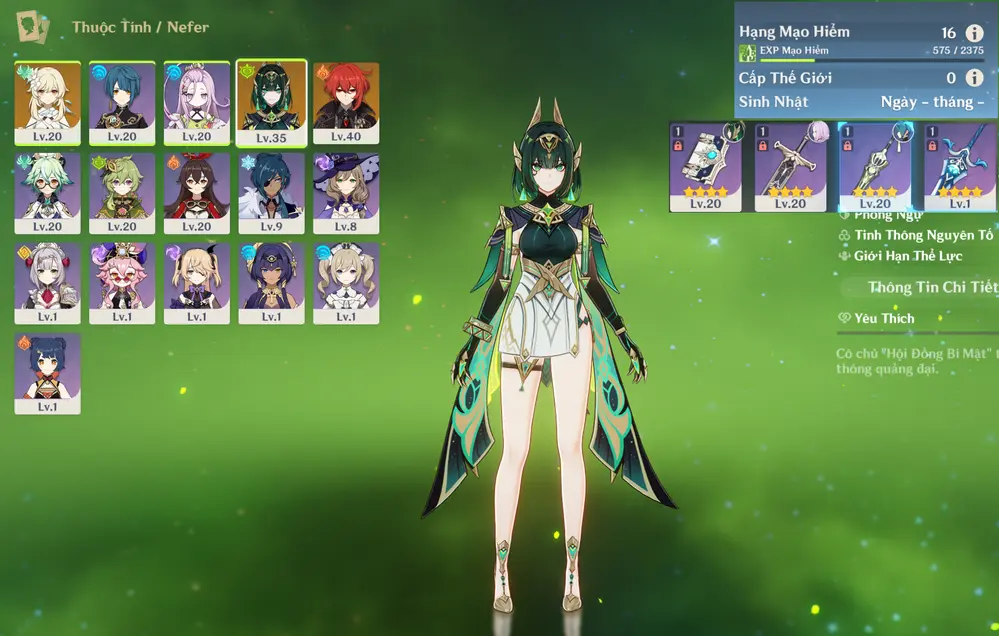Show info for Cấp Thế Giới

(x=974, y=77)
